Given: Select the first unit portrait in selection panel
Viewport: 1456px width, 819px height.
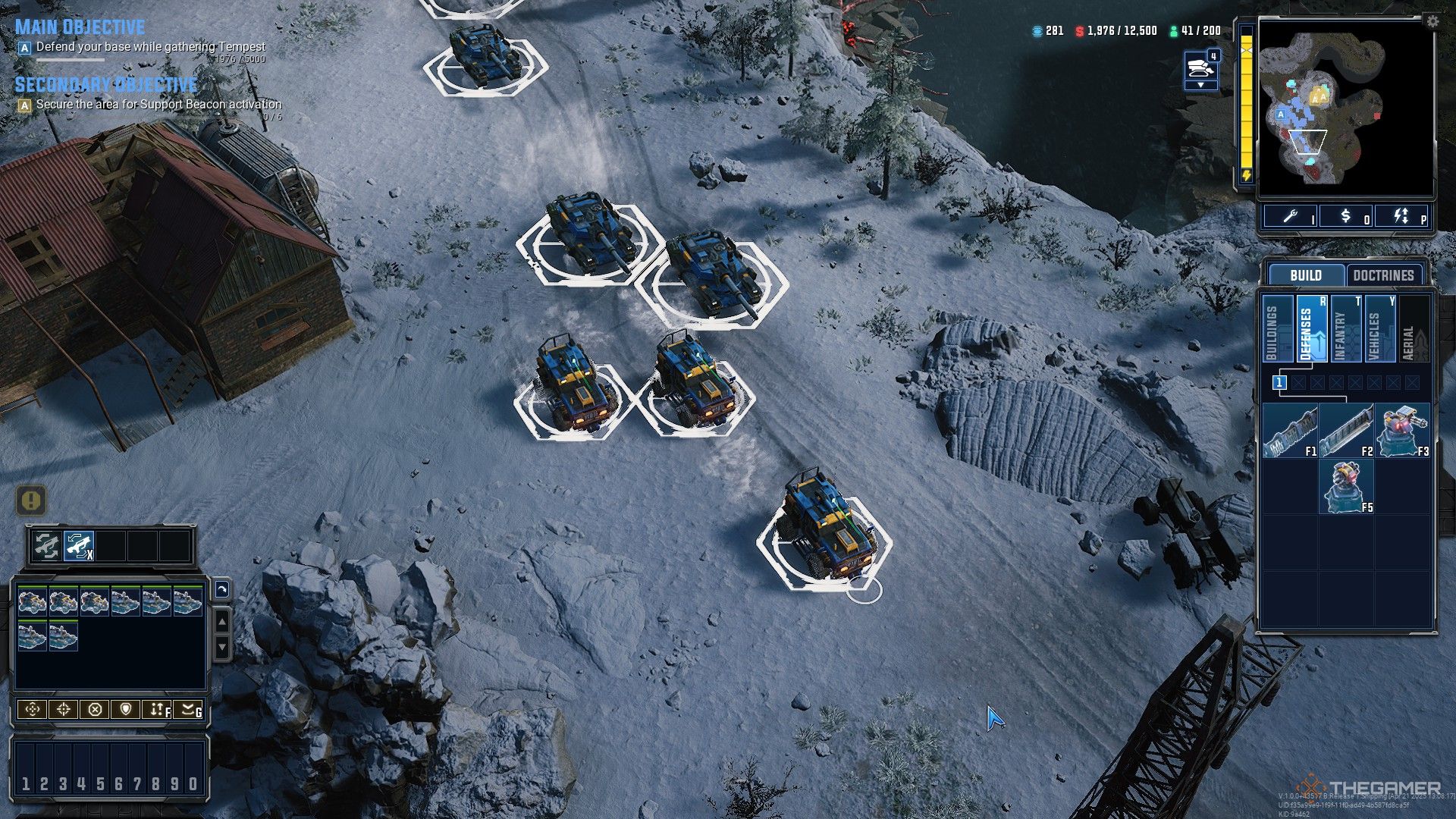Looking at the screenshot, I should click(x=32, y=601).
